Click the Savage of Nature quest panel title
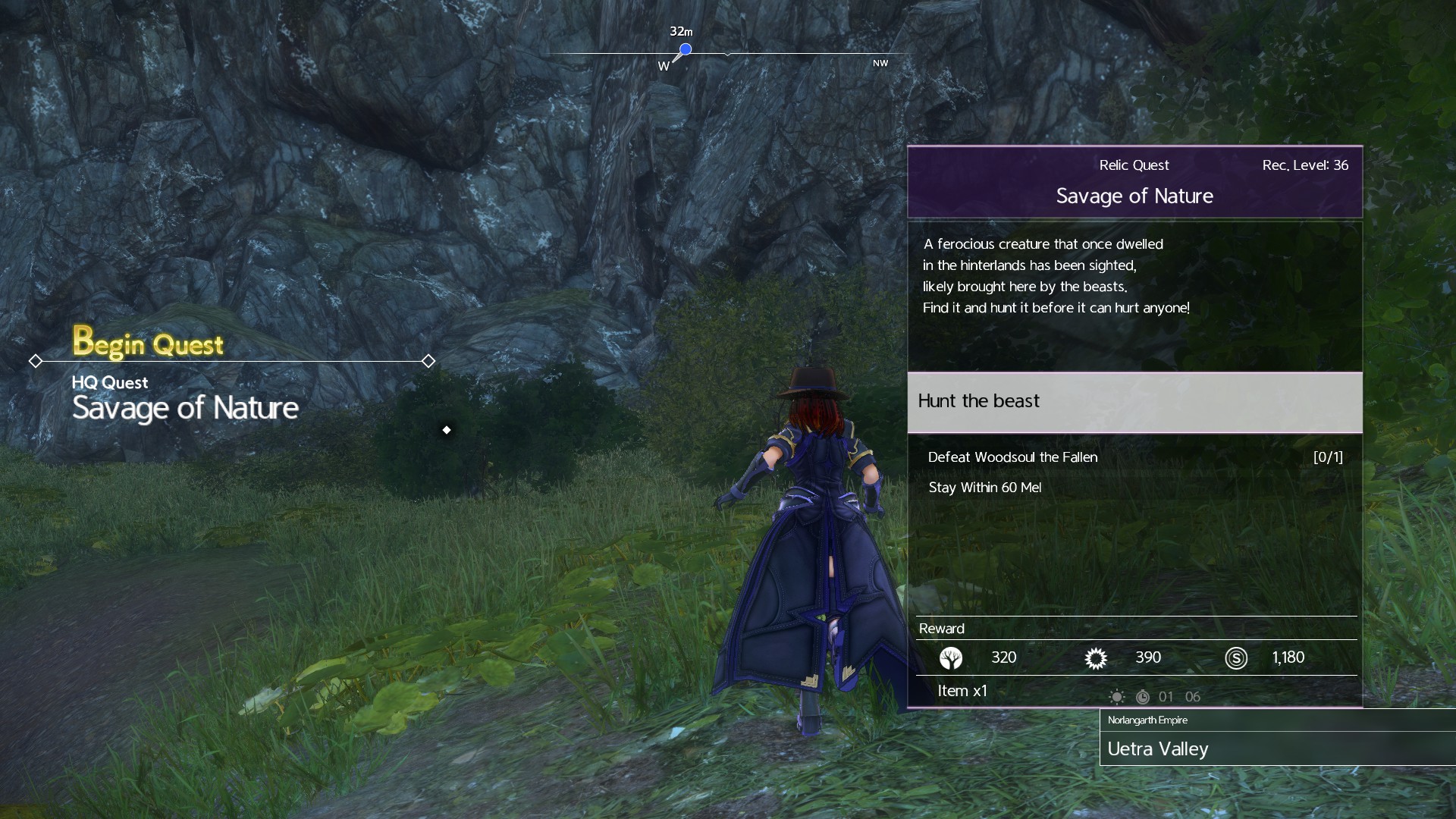This screenshot has height=819, width=1456. 1134,196
